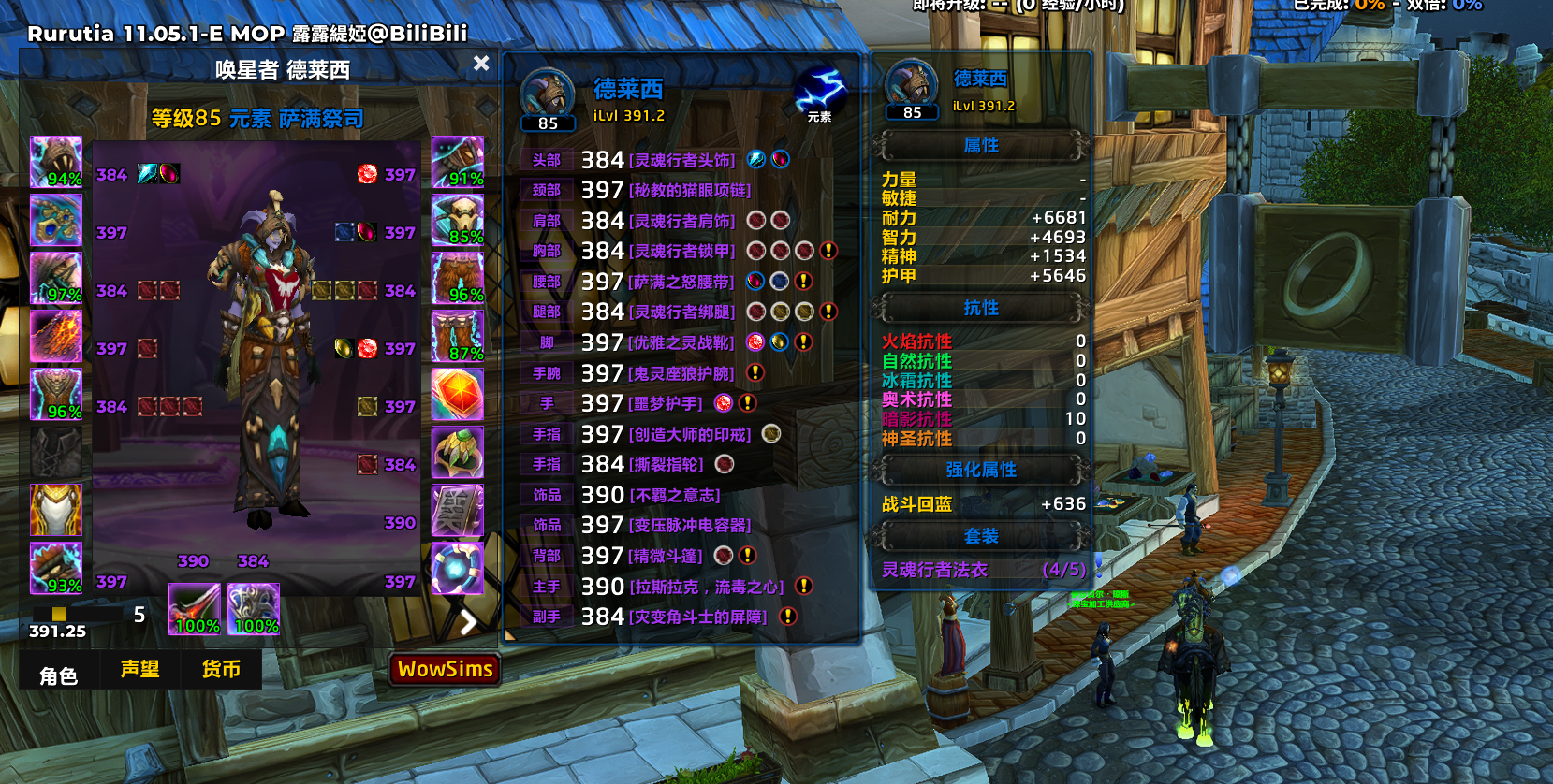Select the boots slot showing 87%
1553x784 pixels.
458,336
